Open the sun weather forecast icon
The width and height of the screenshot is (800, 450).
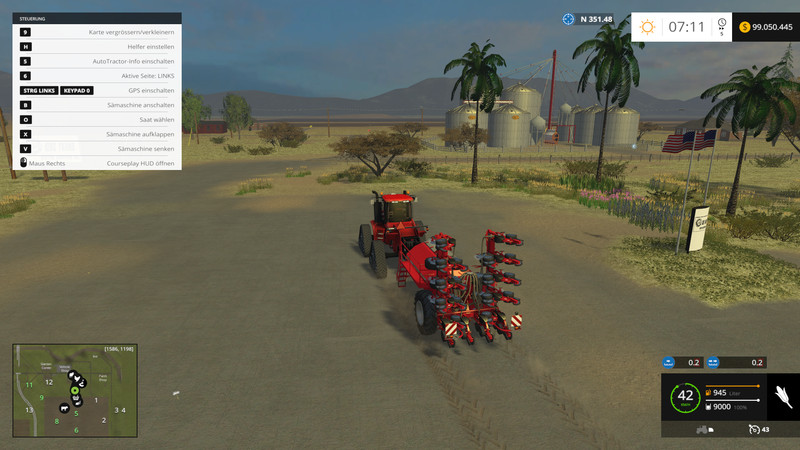click(x=647, y=27)
